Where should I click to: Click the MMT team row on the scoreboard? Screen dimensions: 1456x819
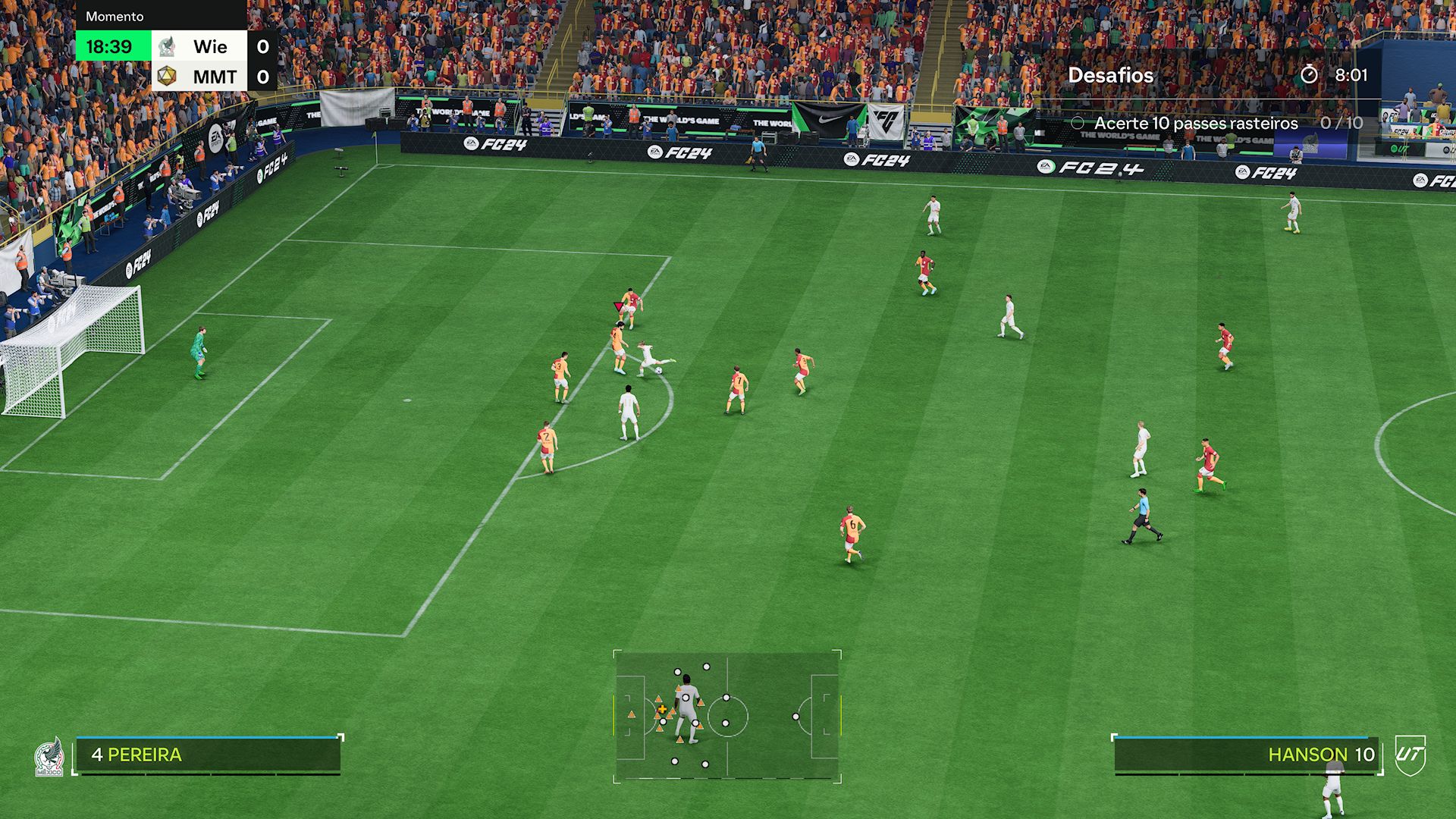(214, 77)
